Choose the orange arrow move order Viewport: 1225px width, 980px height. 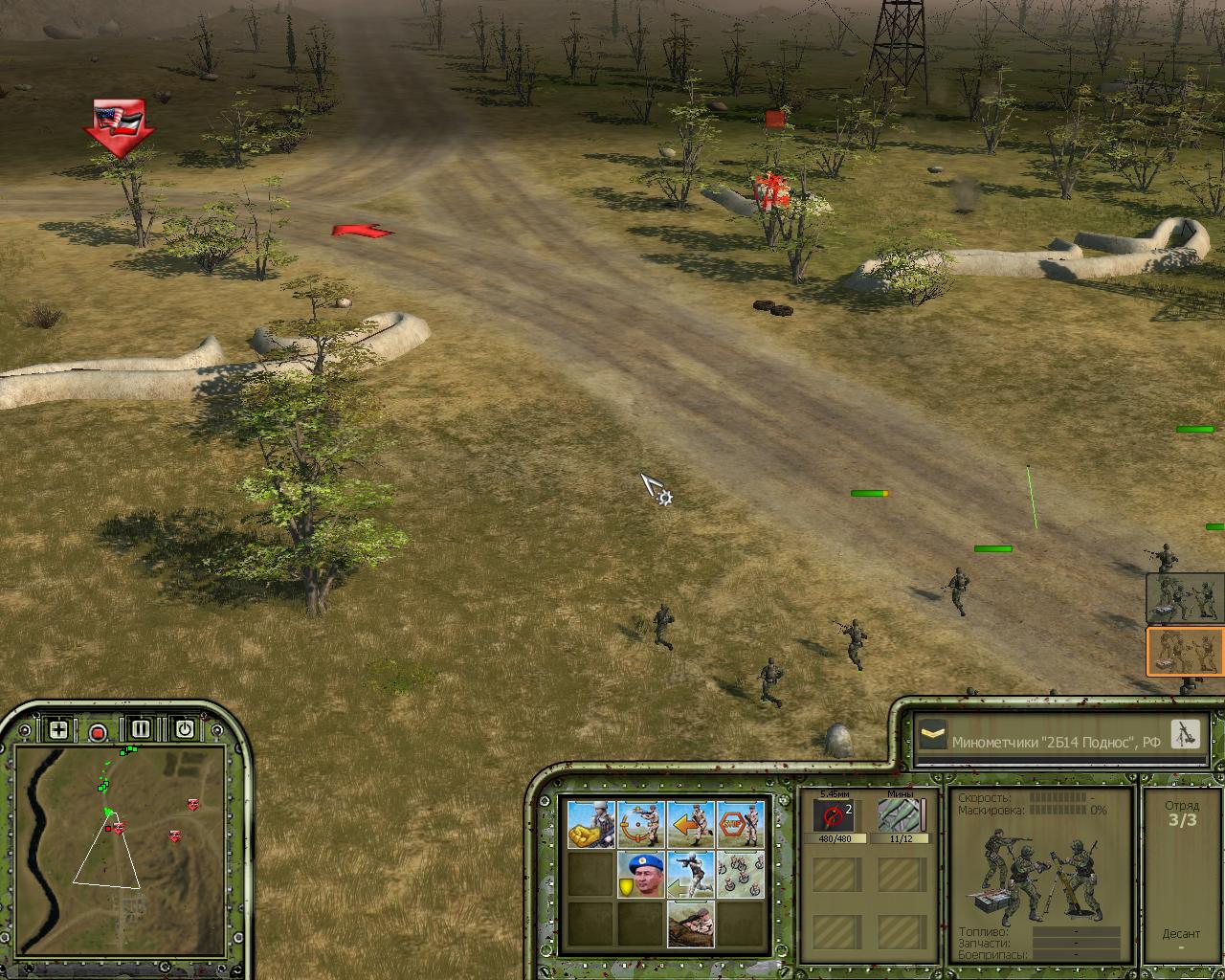click(x=691, y=824)
